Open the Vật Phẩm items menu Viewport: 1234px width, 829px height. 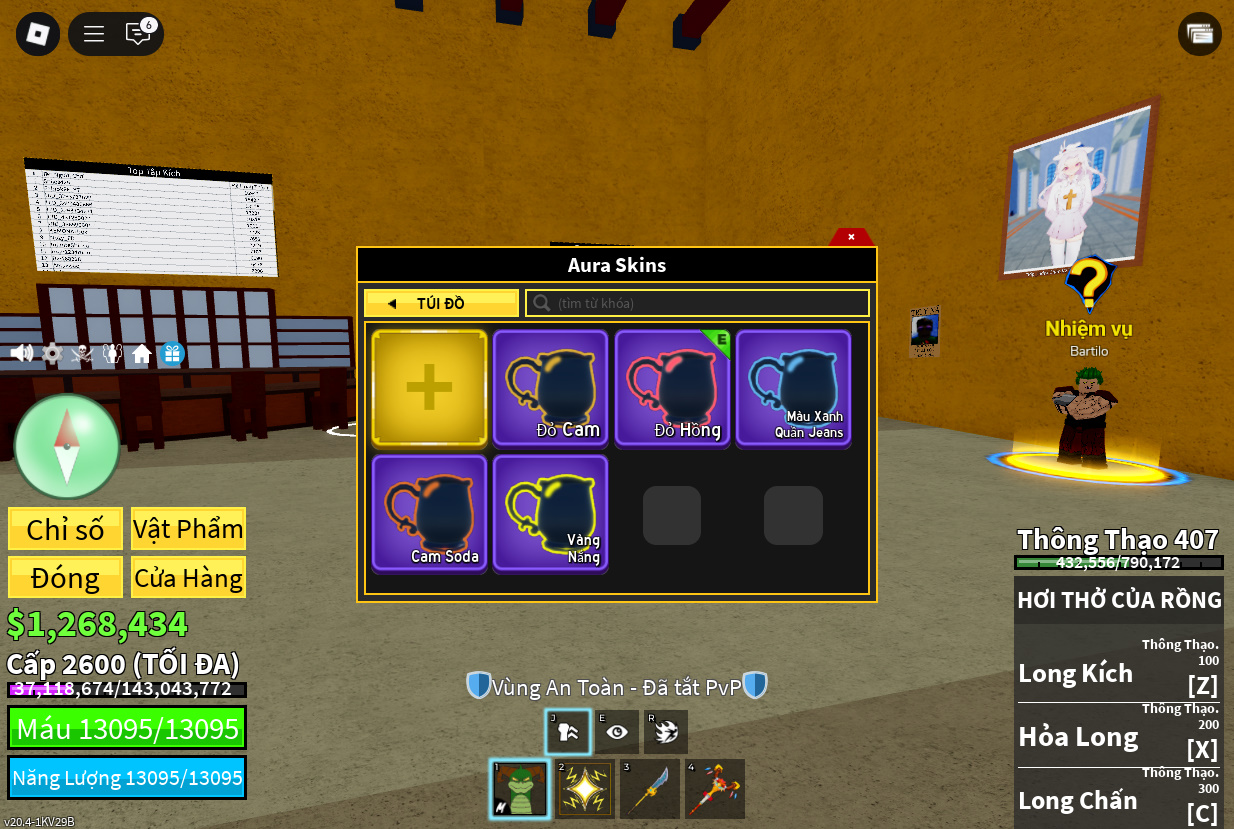188,529
